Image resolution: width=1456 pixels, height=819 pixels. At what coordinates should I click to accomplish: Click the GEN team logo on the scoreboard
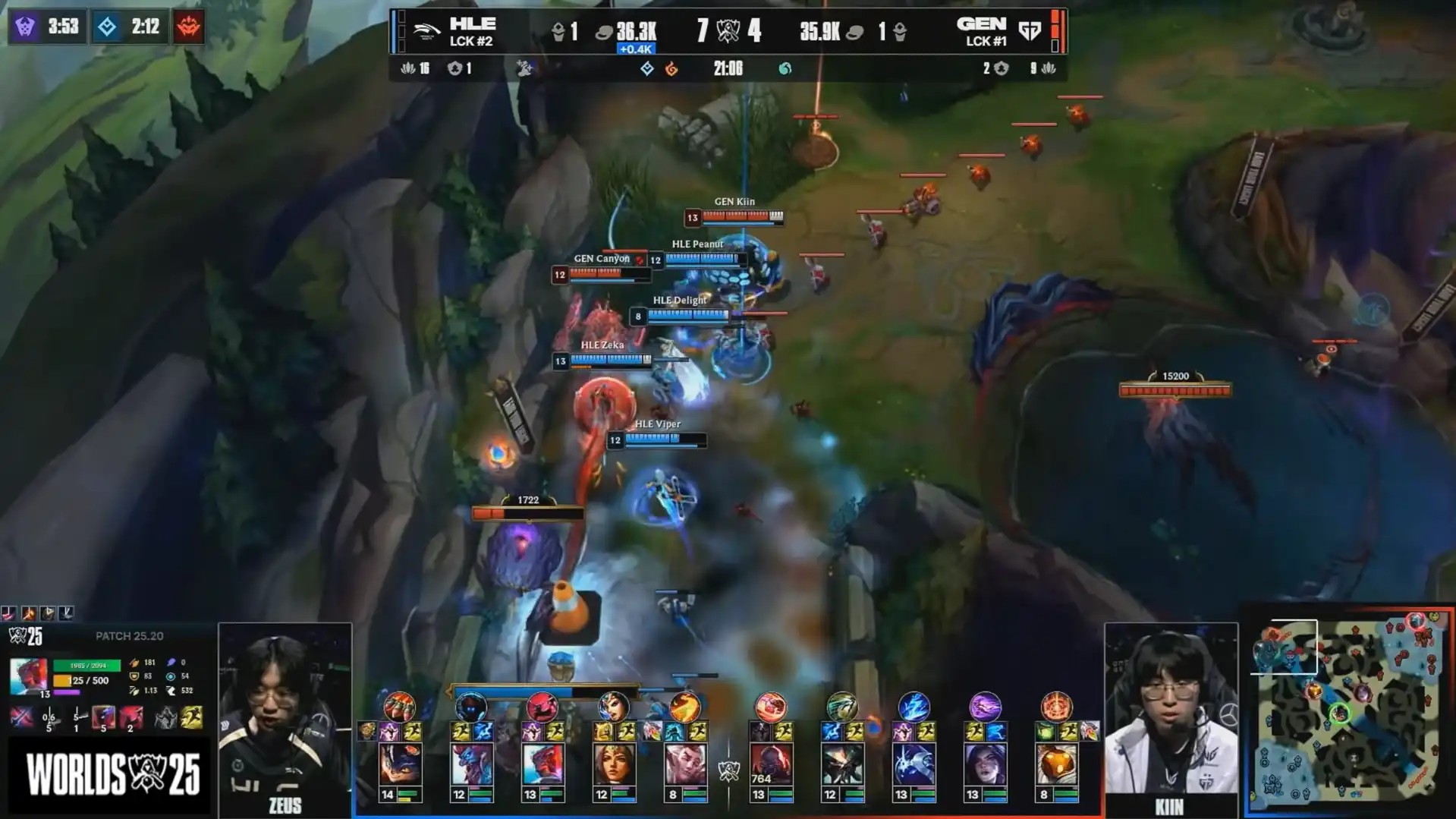click(1030, 31)
